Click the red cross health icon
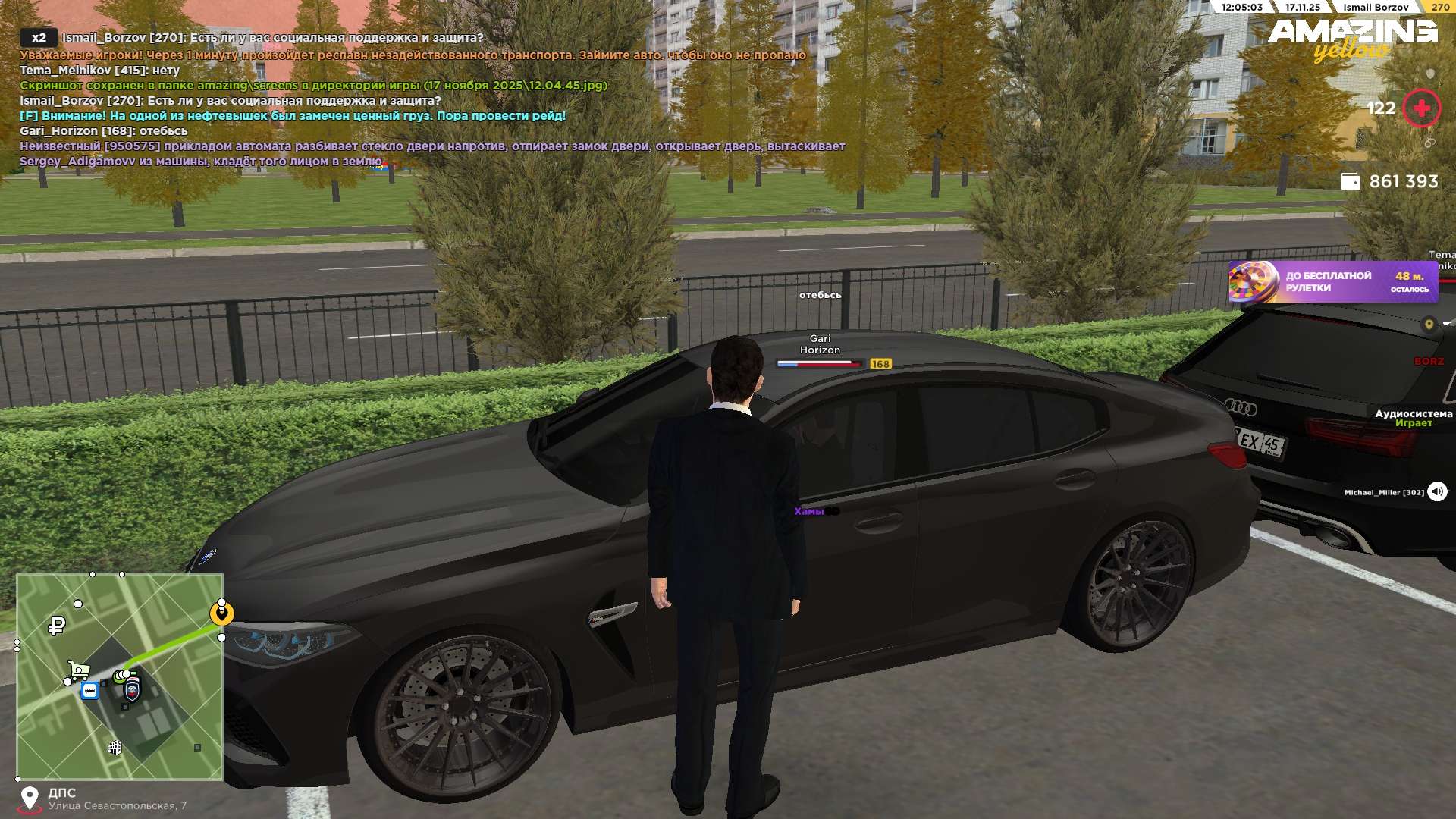Image resolution: width=1456 pixels, height=819 pixels. tap(1421, 108)
